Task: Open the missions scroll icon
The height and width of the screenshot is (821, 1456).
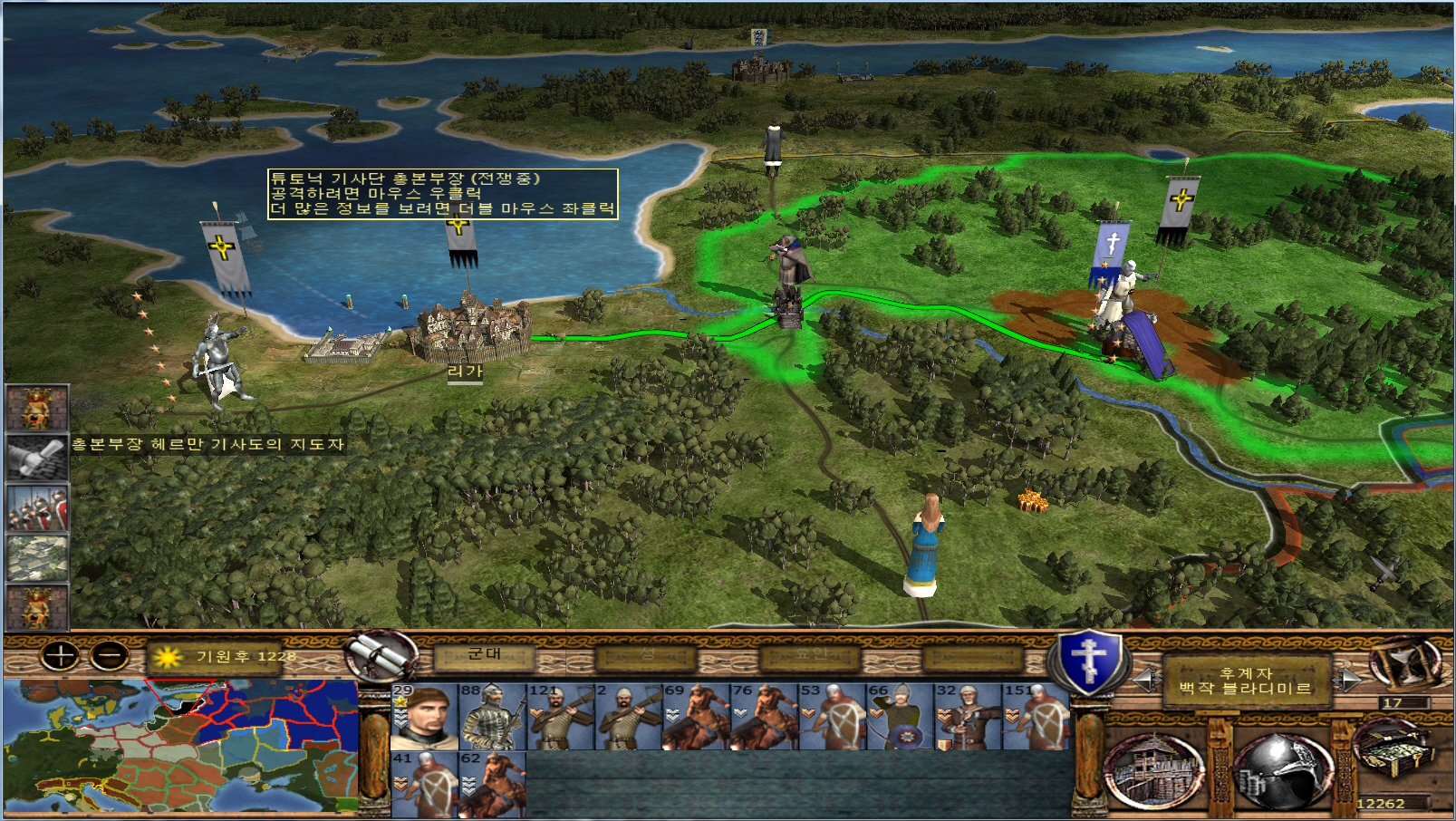Action: (381, 654)
